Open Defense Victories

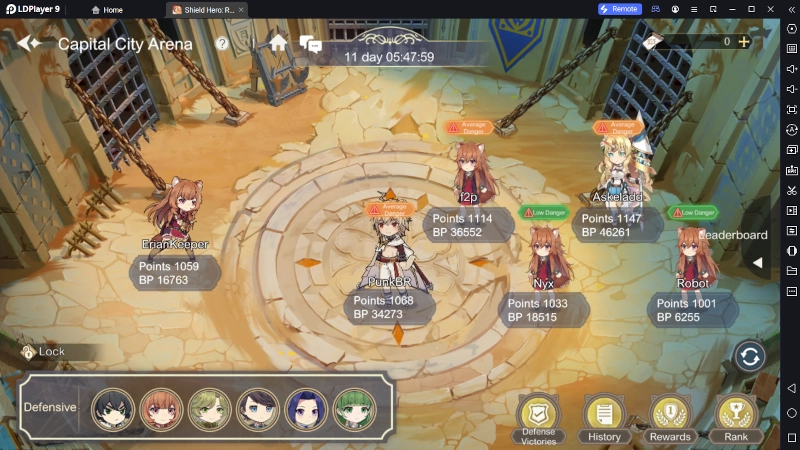(x=538, y=418)
